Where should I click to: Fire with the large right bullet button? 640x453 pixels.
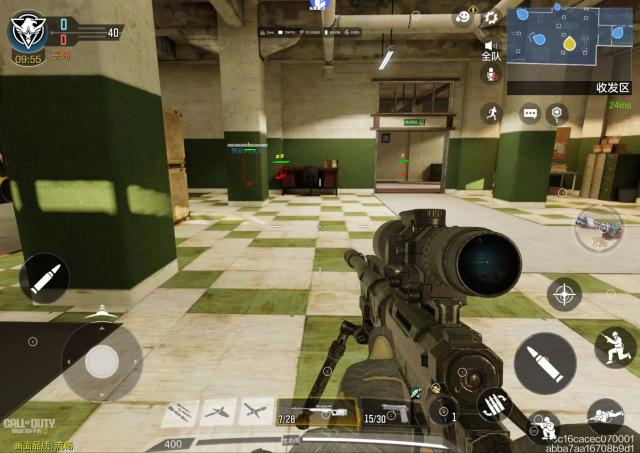(545, 362)
